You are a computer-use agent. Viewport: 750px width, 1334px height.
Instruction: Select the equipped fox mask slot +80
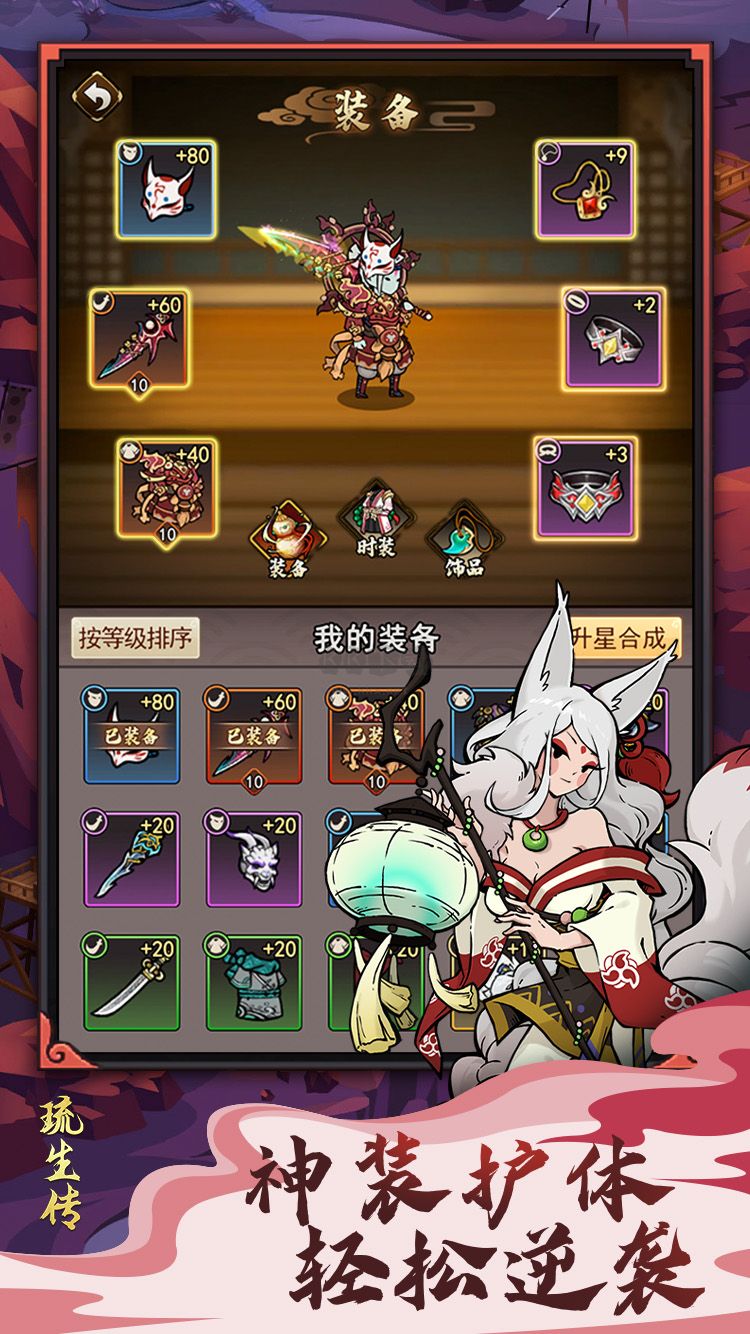click(x=166, y=188)
